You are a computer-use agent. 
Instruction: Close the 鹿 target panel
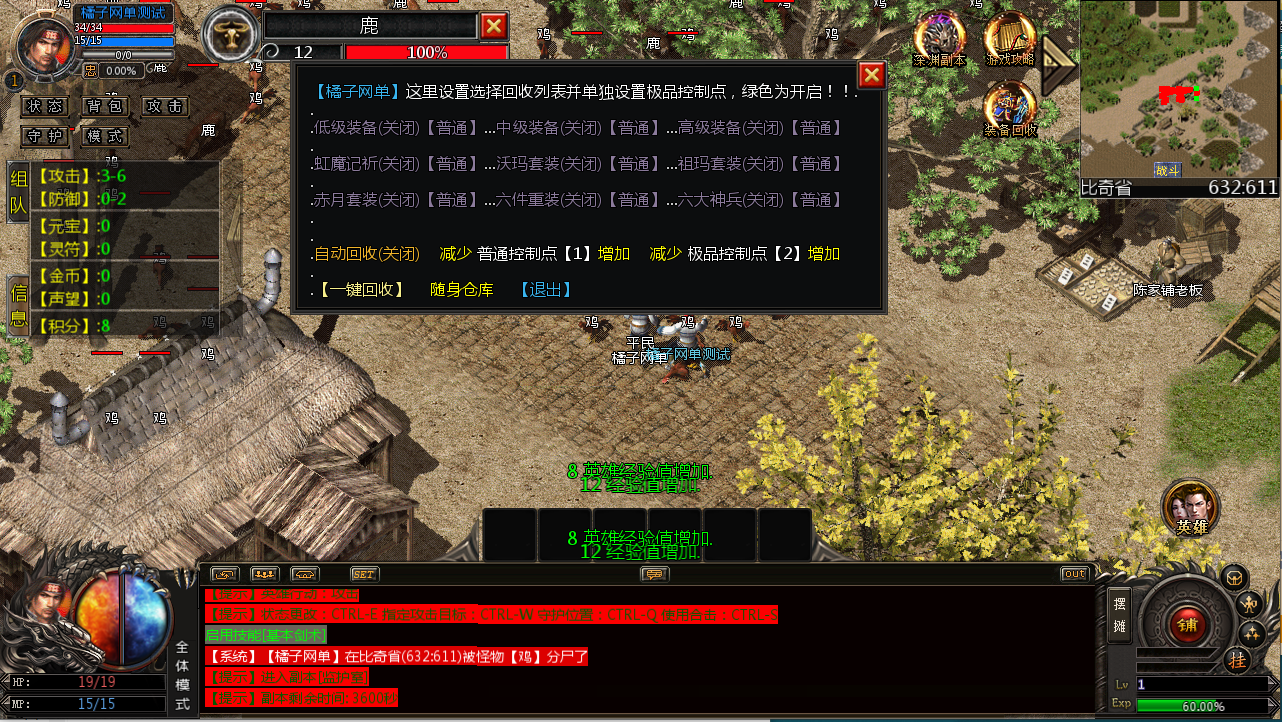[x=494, y=26]
